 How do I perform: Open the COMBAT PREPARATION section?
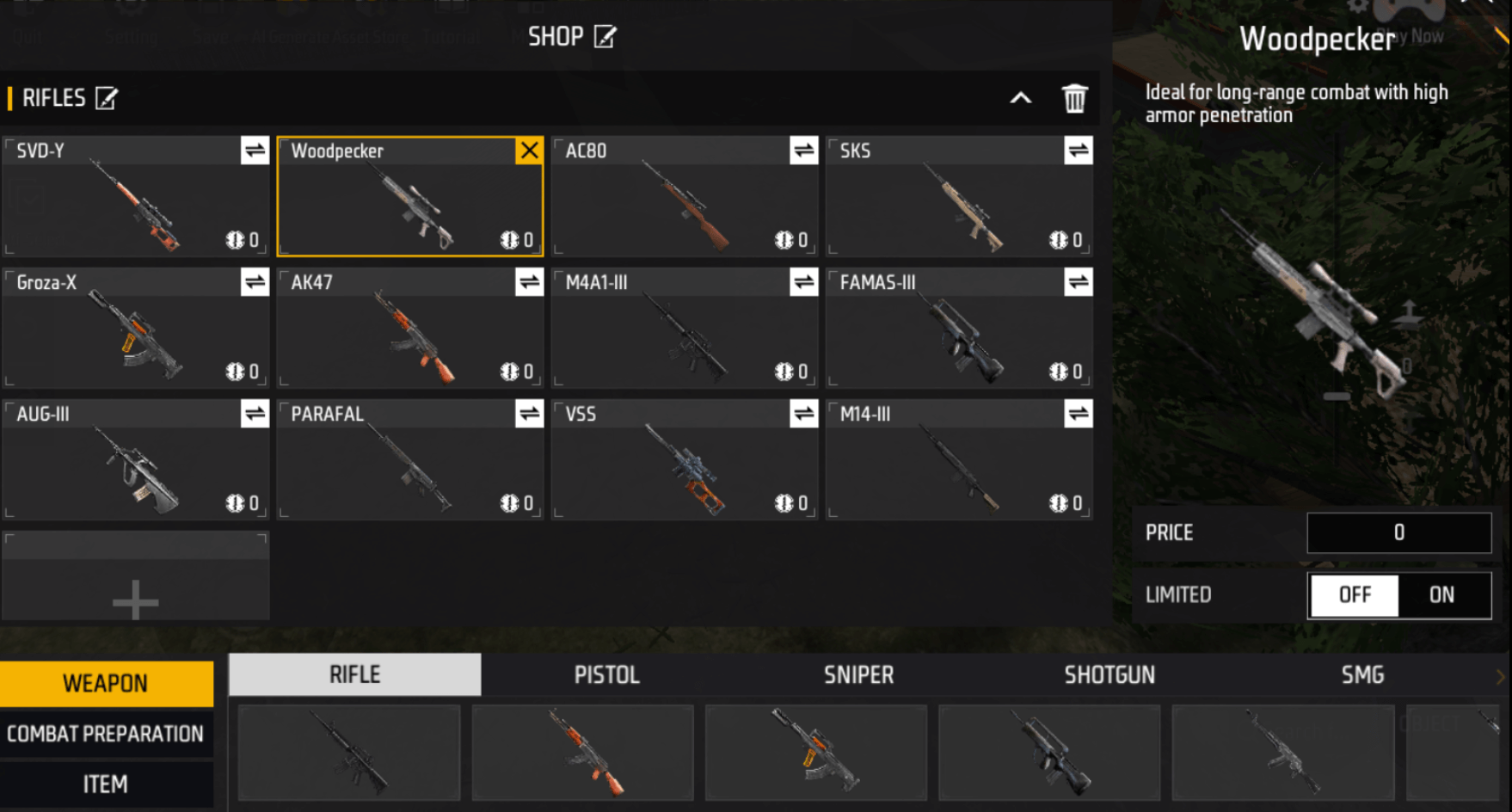105,733
